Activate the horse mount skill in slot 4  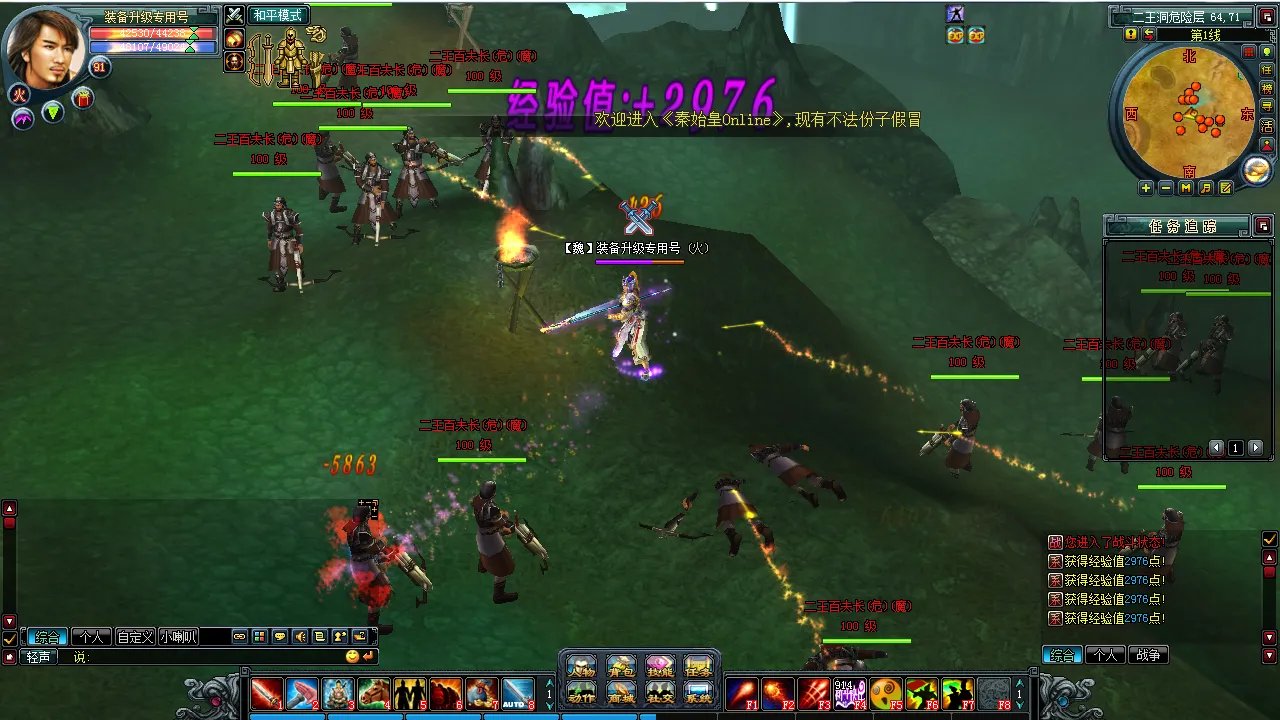[374, 693]
